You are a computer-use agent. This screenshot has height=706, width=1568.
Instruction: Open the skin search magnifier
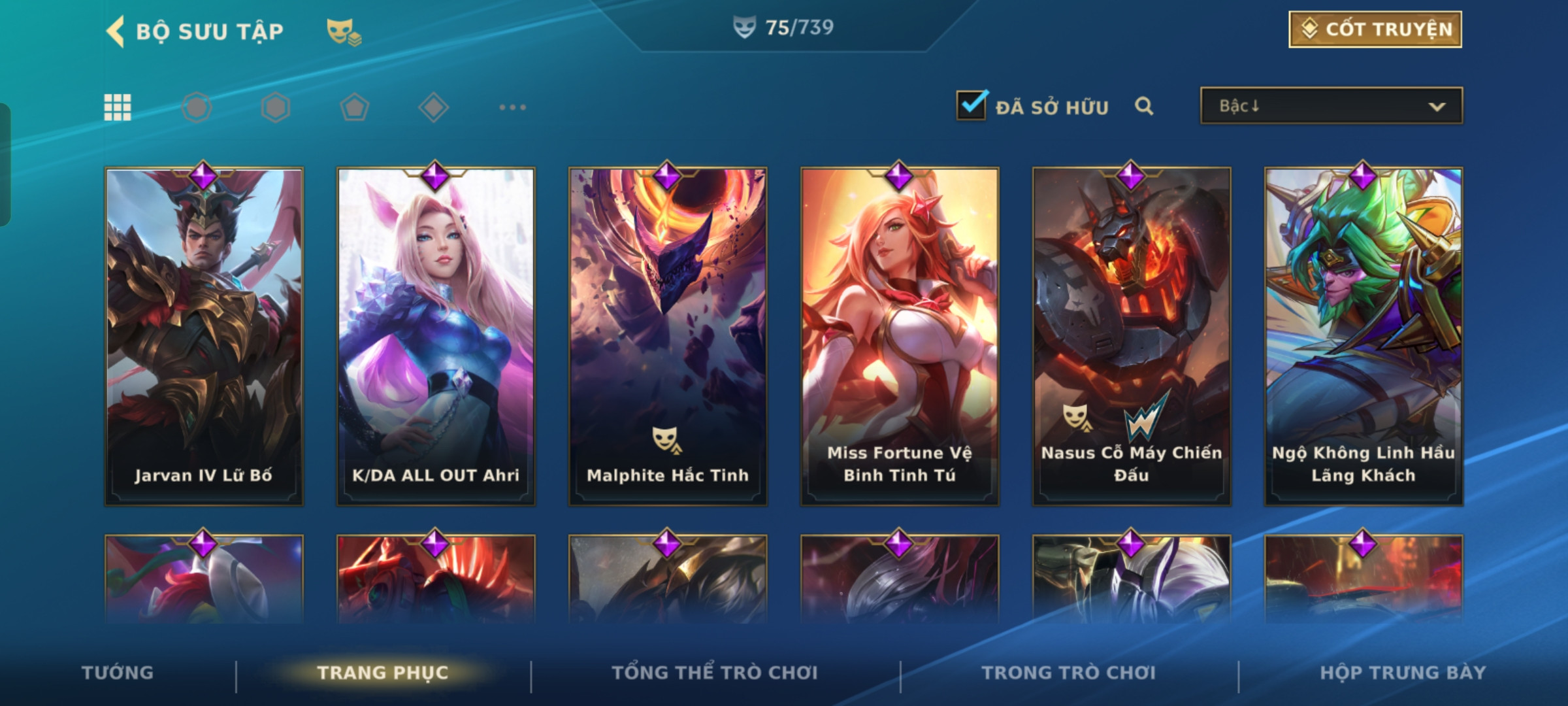tap(1144, 106)
